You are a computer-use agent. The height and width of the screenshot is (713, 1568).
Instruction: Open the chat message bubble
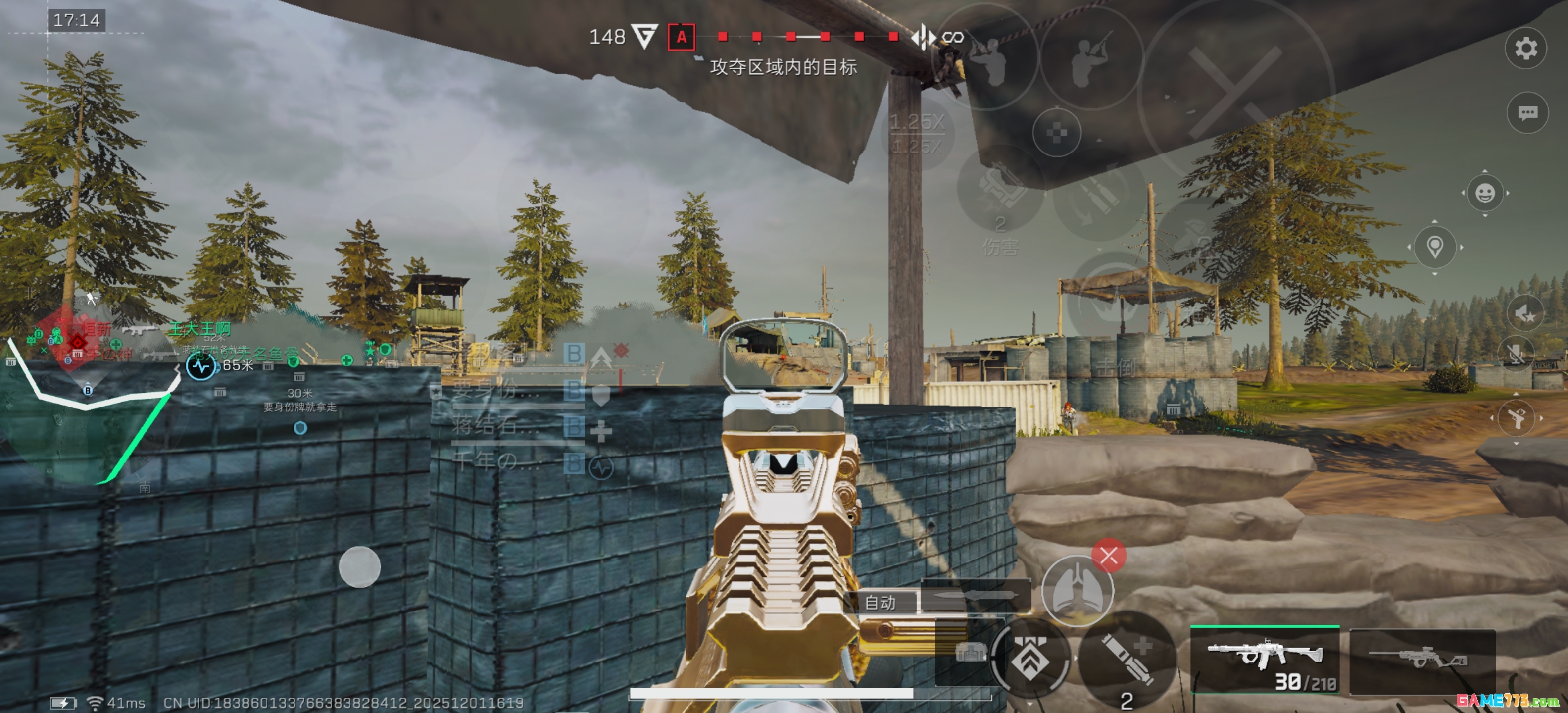pos(1526,112)
